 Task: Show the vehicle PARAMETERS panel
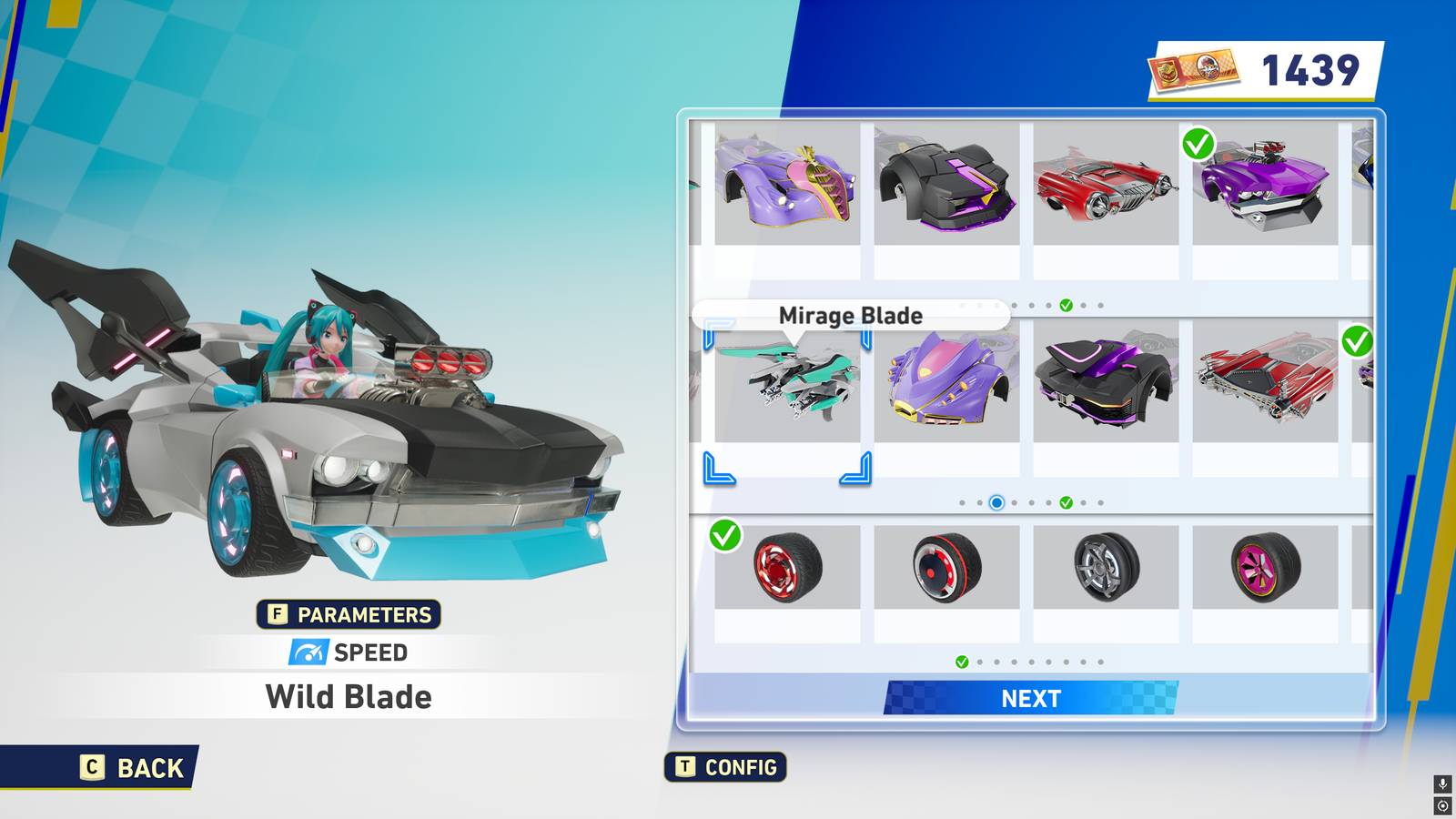349,614
